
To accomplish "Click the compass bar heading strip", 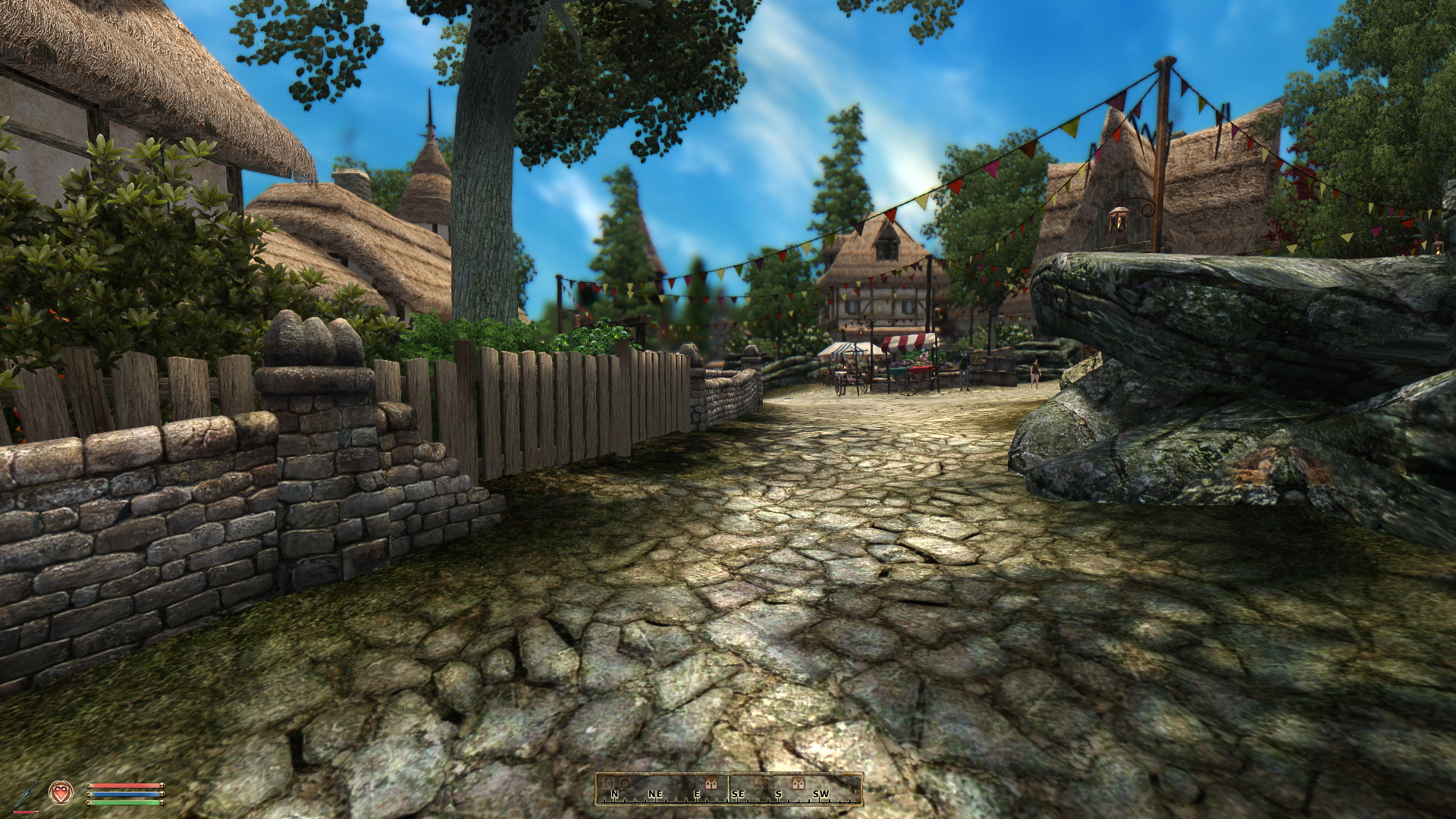I will [728, 789].
